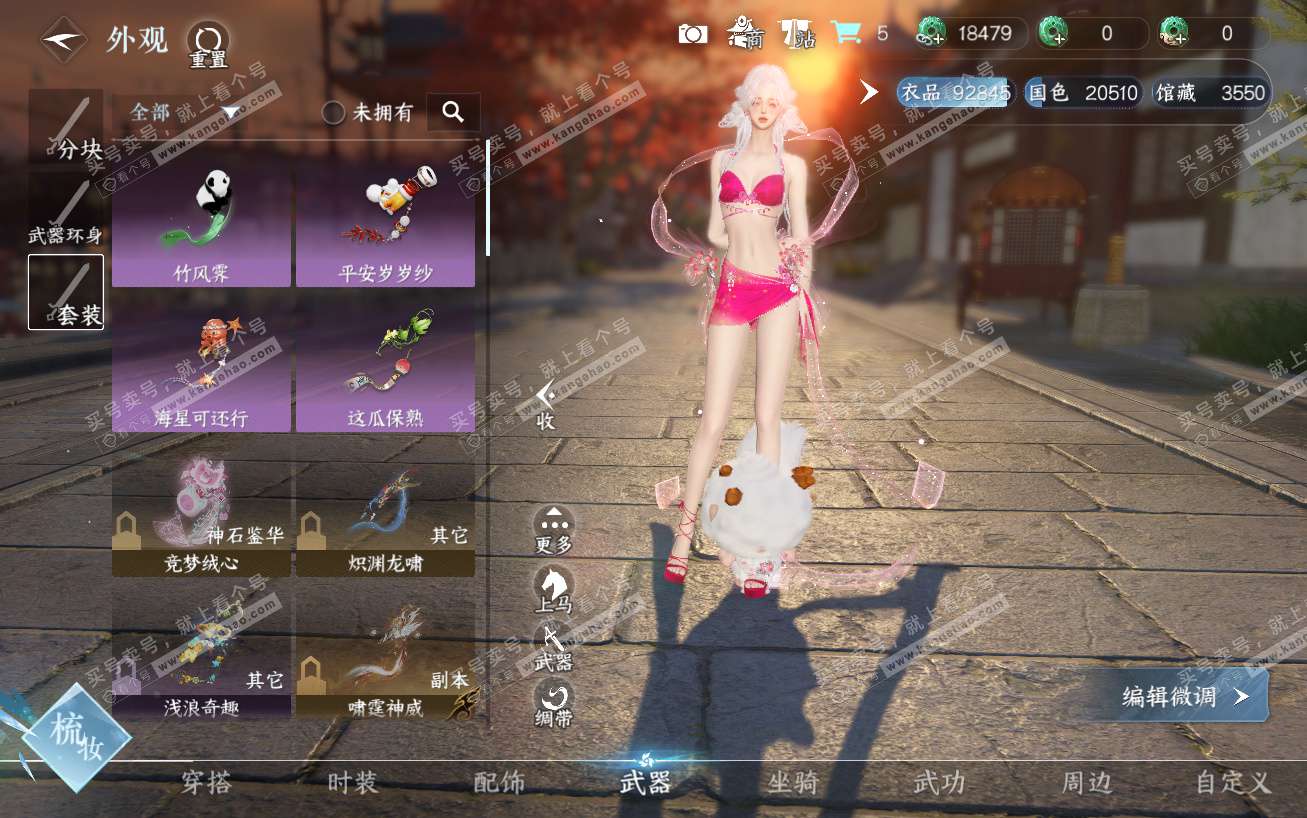Switch to the 武器环身 category

coord(66,212)
